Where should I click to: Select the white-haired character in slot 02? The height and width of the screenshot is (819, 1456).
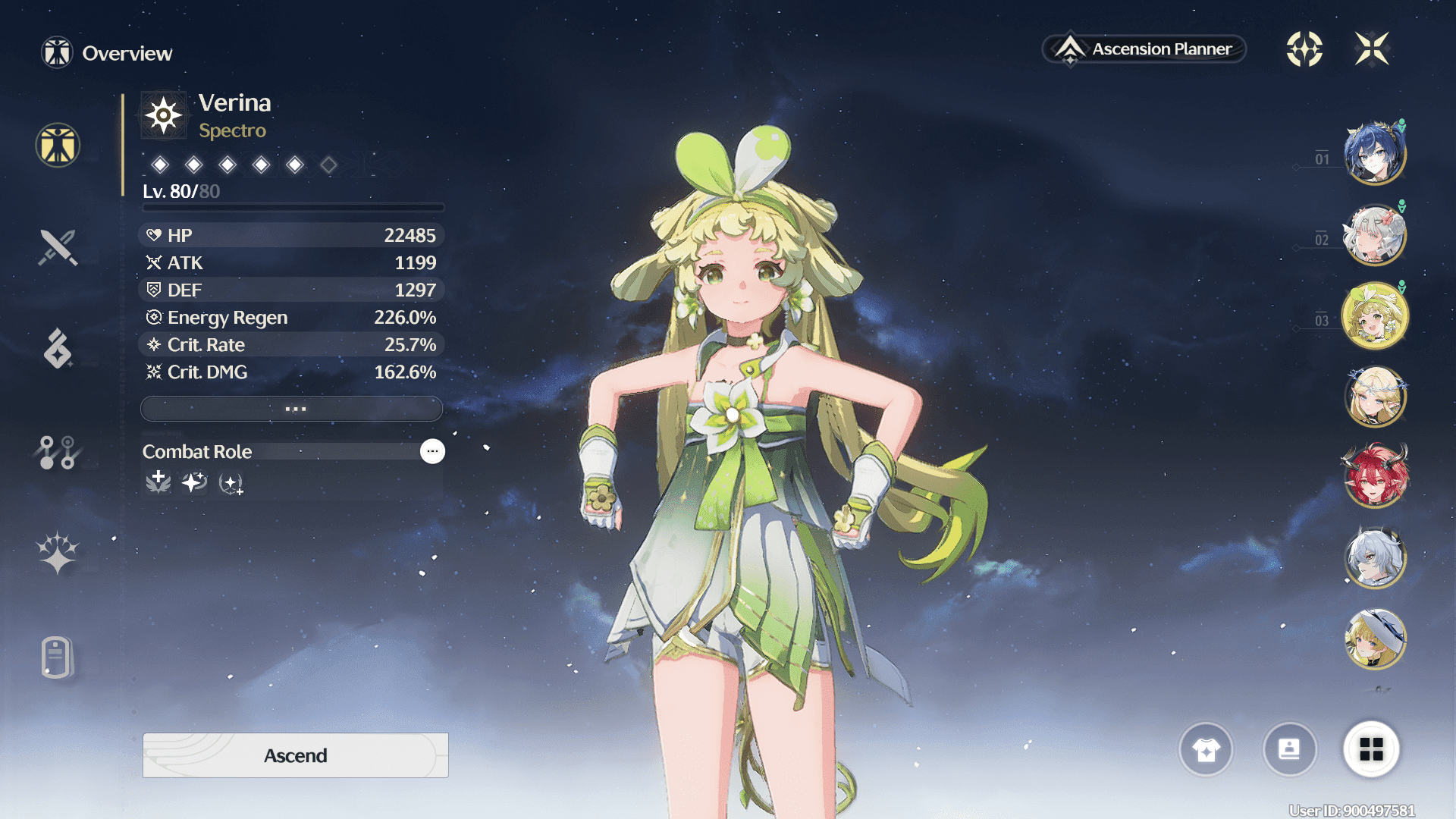tap(1375, 235)
